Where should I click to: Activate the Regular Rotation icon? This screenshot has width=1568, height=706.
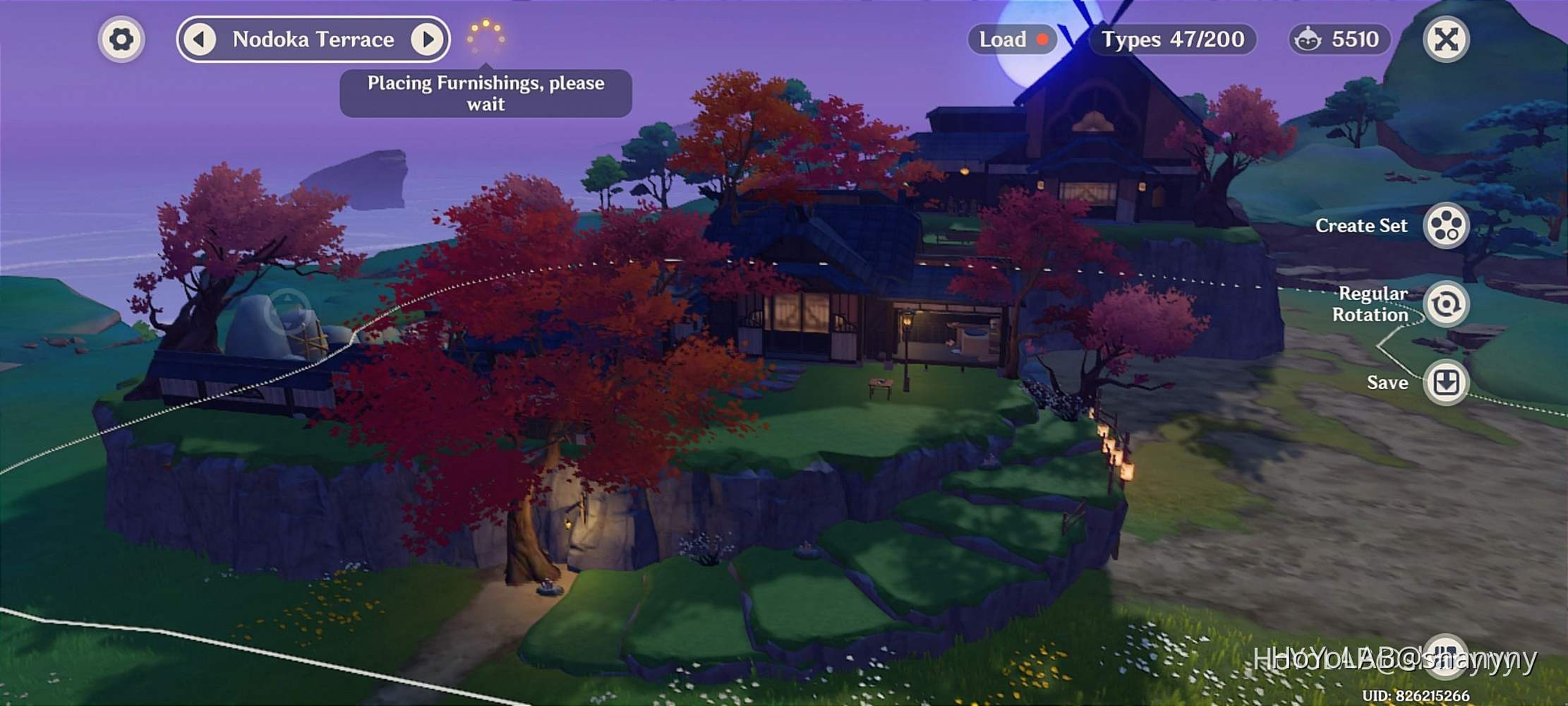pyautogui.click(x=1447, y=305)
